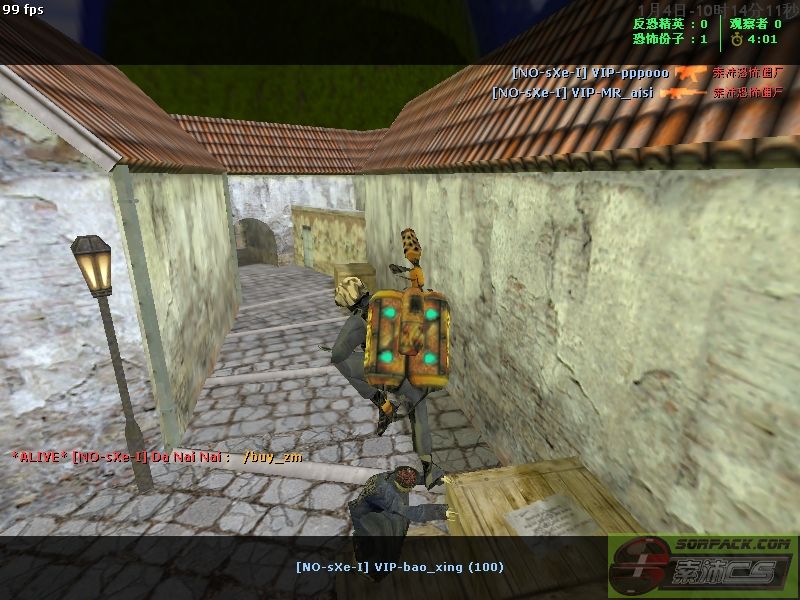Select the VIP-pppooo kill feed entry
Image resolution: width=800 pixels, height=600 pixels.
coord(590,73)
